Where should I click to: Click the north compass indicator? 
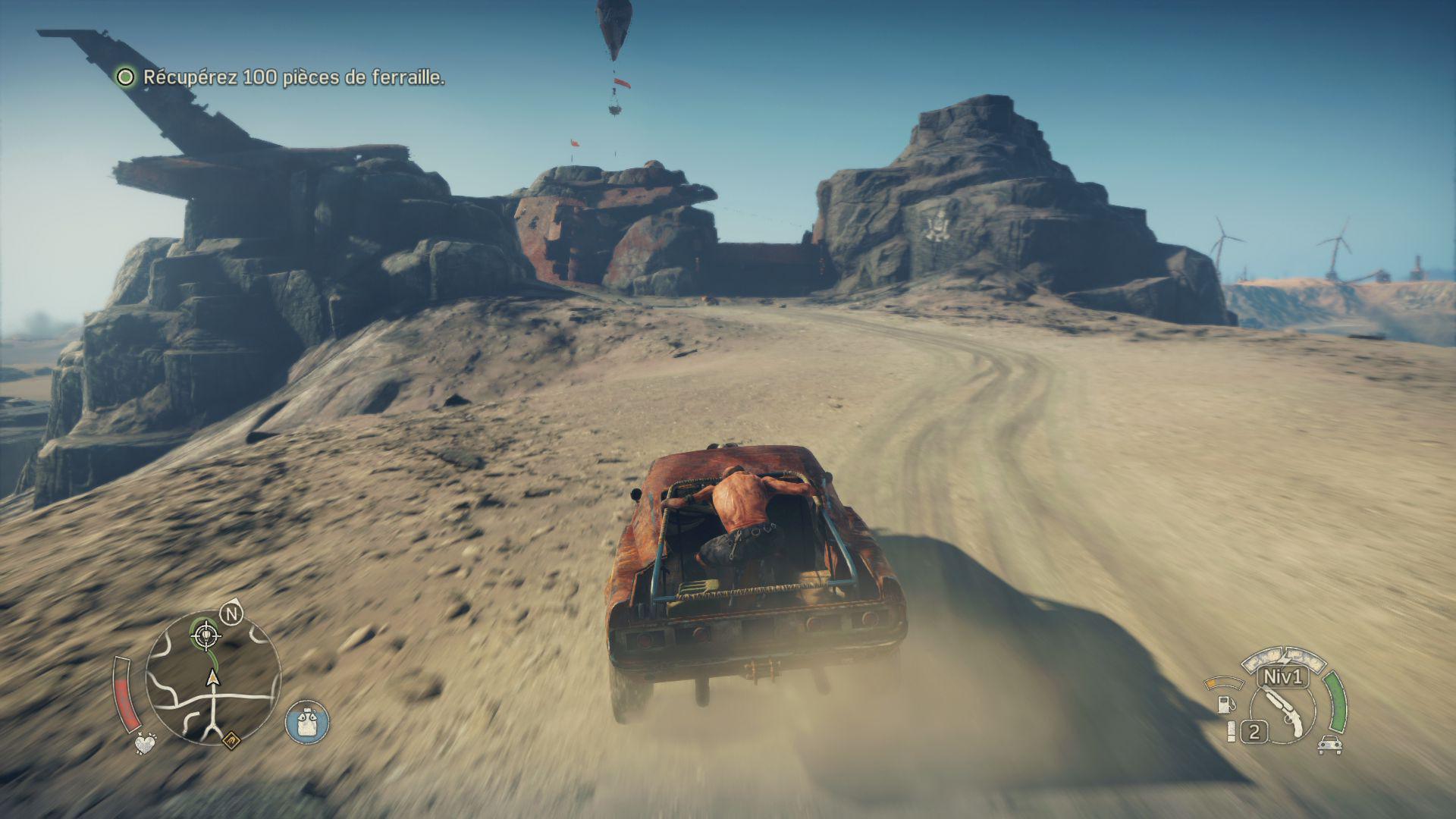pyautogui.click(x=231, y=613)
